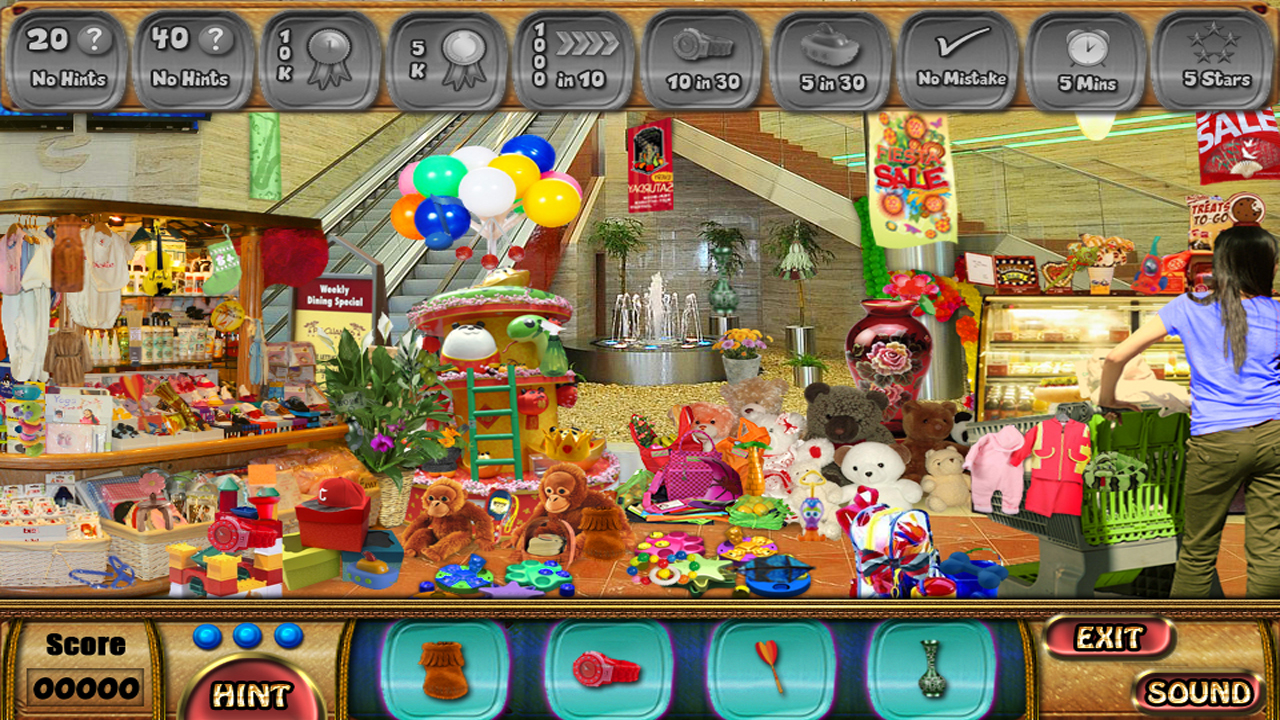Click the '5 Stars' achievement badge
Screen dimensions: 1280x720
coord(1211,55)
